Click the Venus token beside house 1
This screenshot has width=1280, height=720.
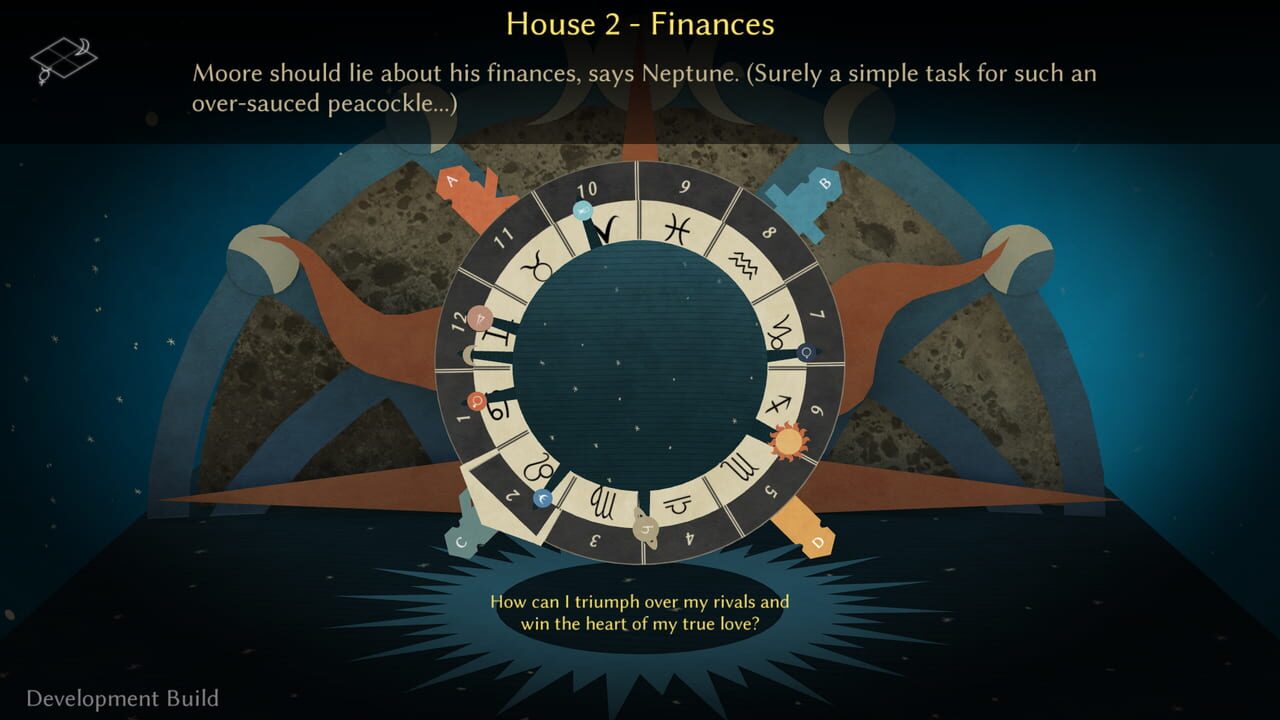pyautogui.click(x=477, y=400)
